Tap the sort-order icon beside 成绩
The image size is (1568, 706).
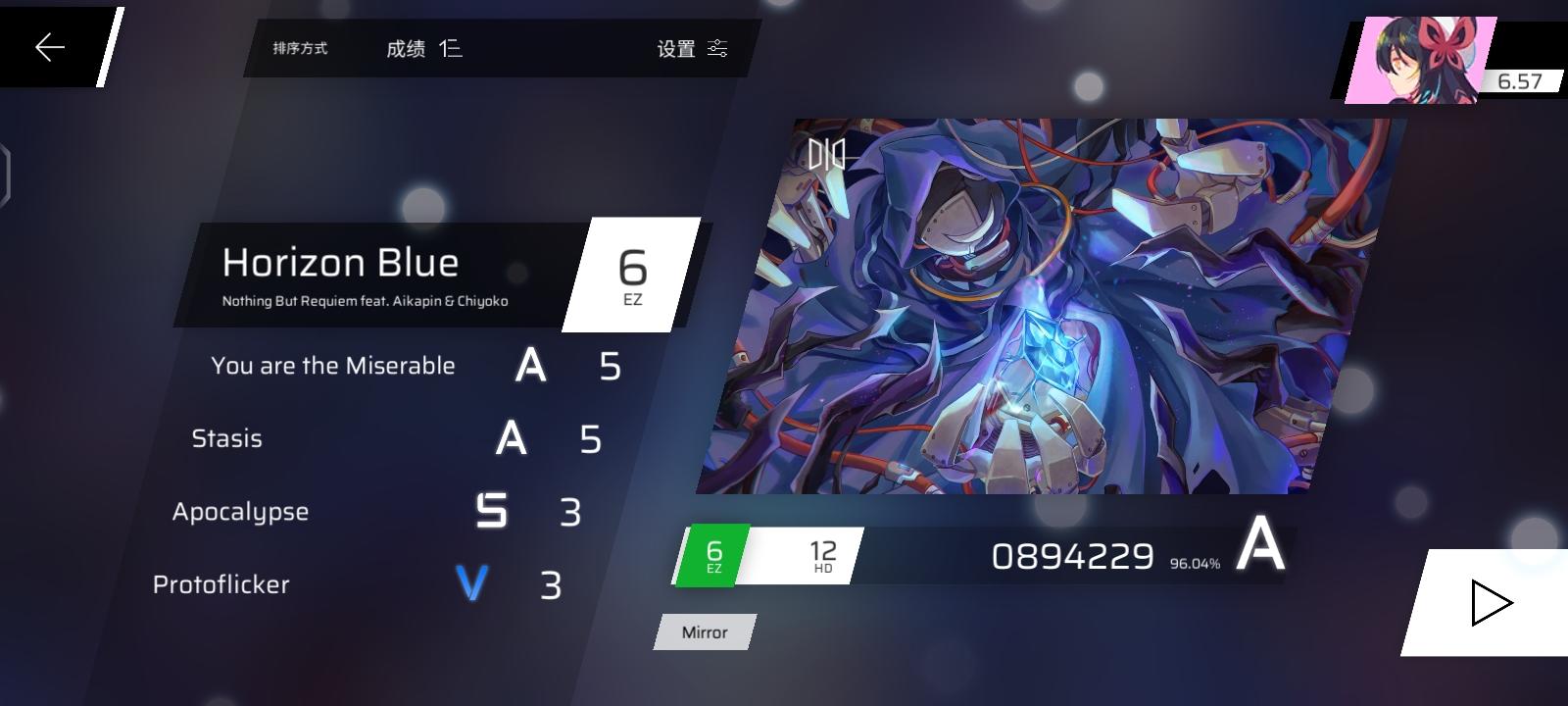450,48
